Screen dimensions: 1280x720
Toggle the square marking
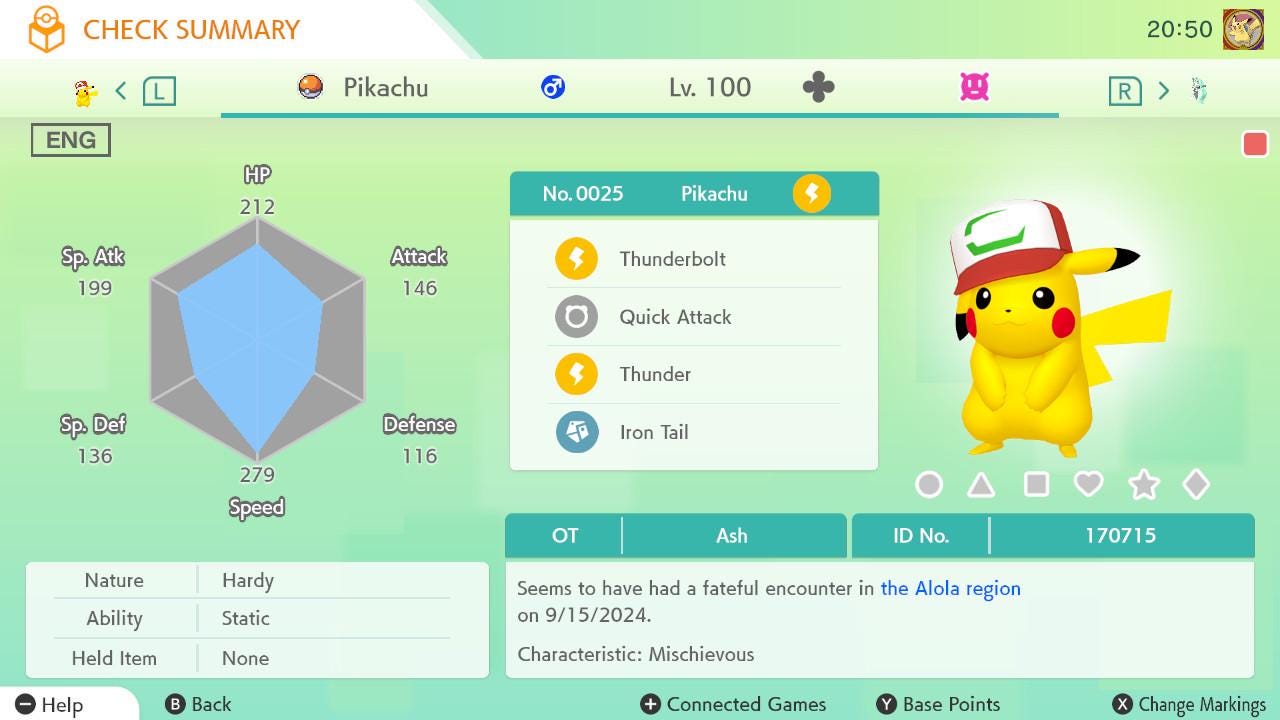[x=1036, y=485]
